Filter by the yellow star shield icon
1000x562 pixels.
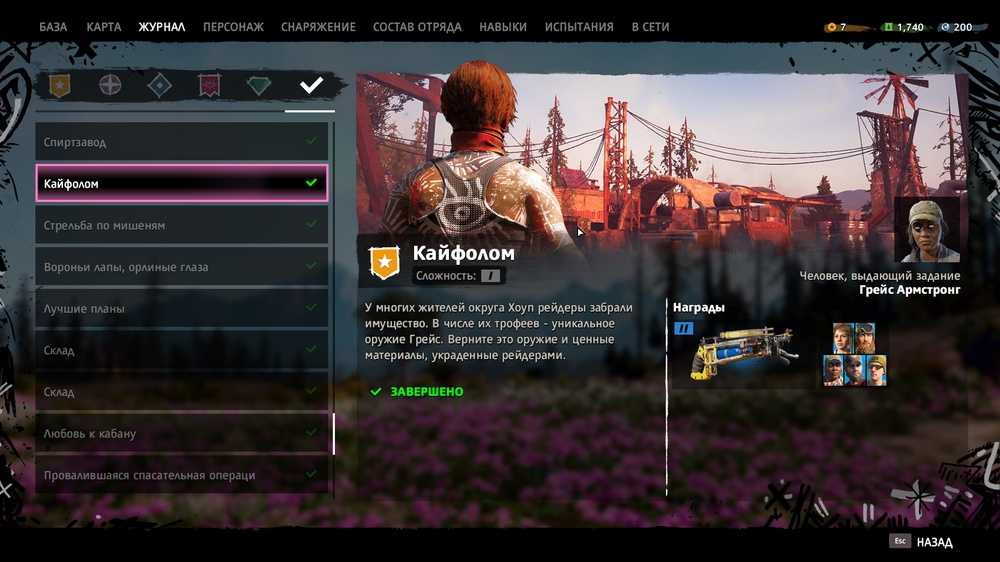coord(60,86)
